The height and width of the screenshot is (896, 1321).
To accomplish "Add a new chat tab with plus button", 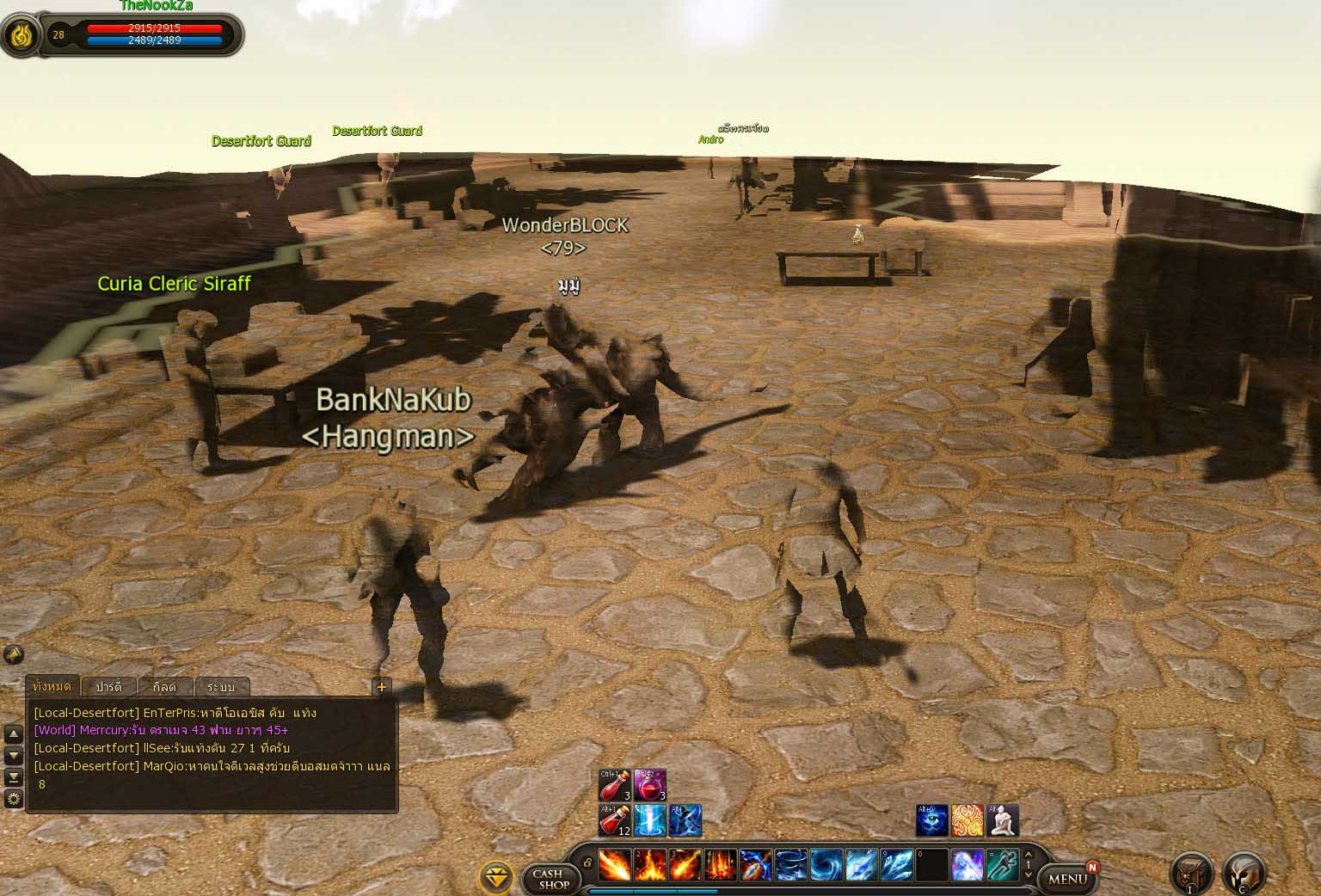I will (x=382, y=686).
